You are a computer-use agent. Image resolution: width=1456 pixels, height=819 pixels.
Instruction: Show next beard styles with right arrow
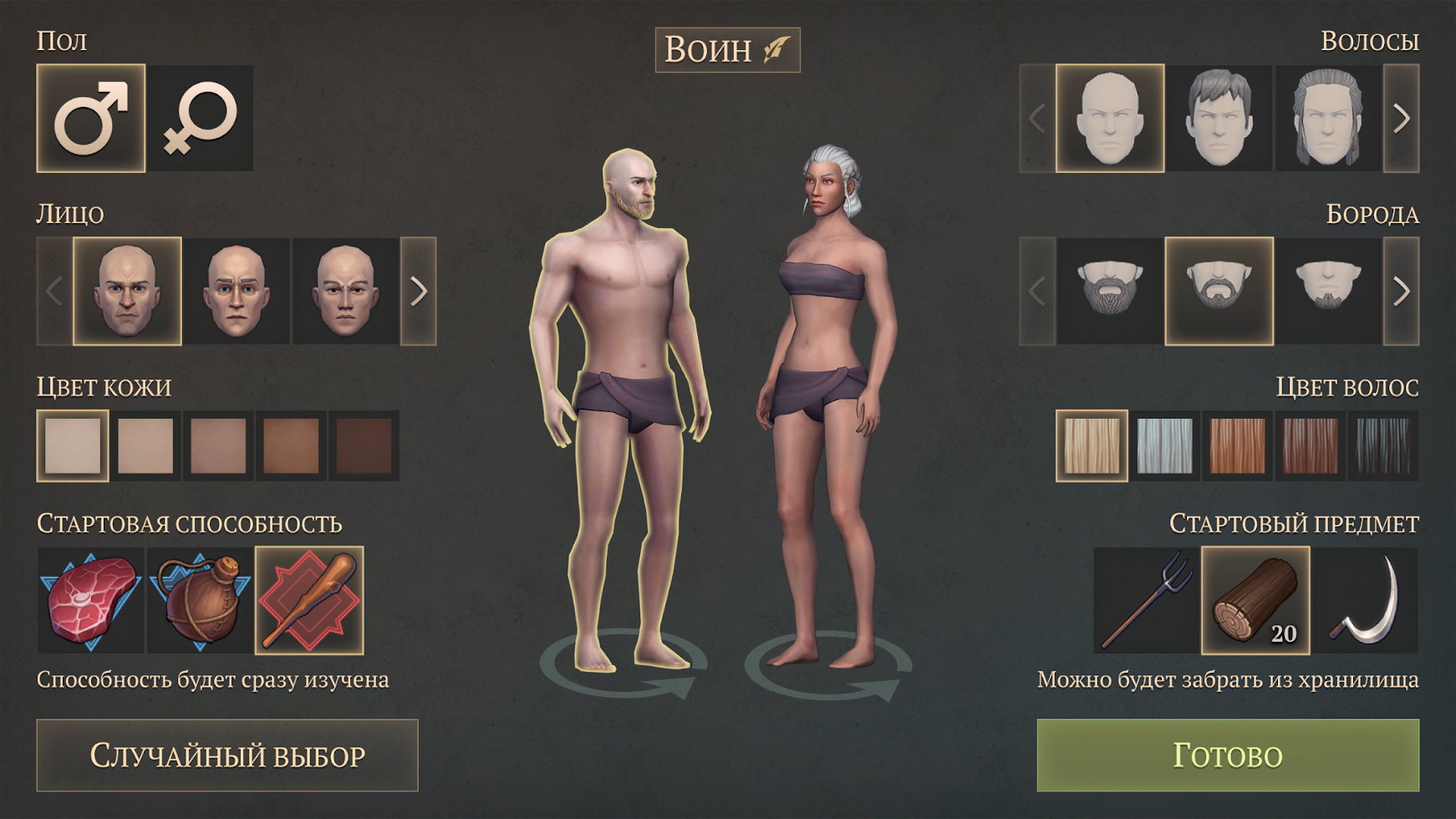(x=1402, y=292)
